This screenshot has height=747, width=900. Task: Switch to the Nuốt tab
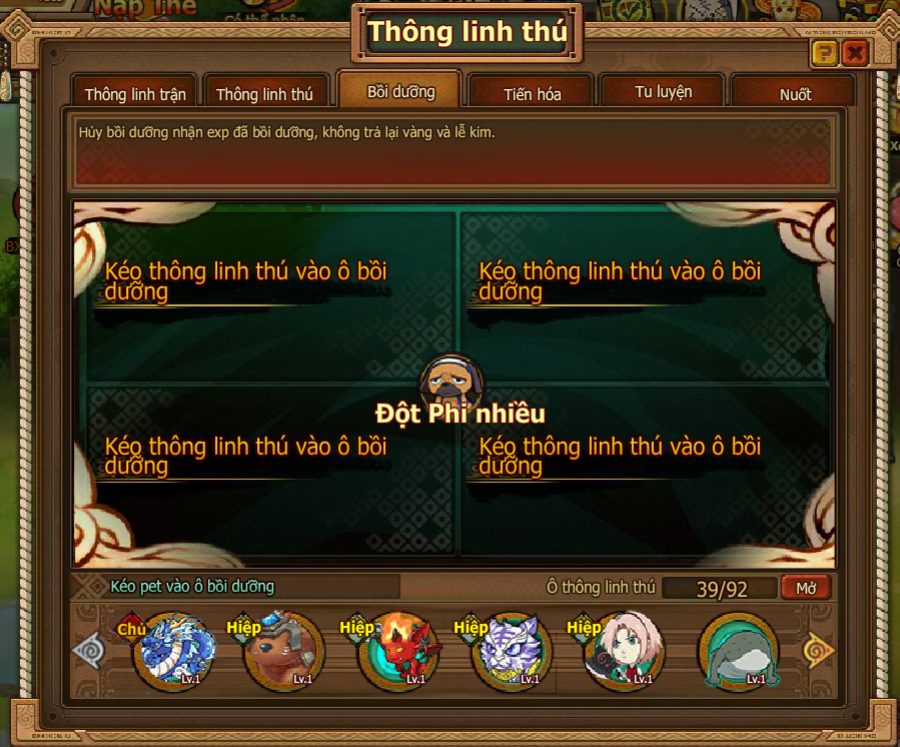795,95
